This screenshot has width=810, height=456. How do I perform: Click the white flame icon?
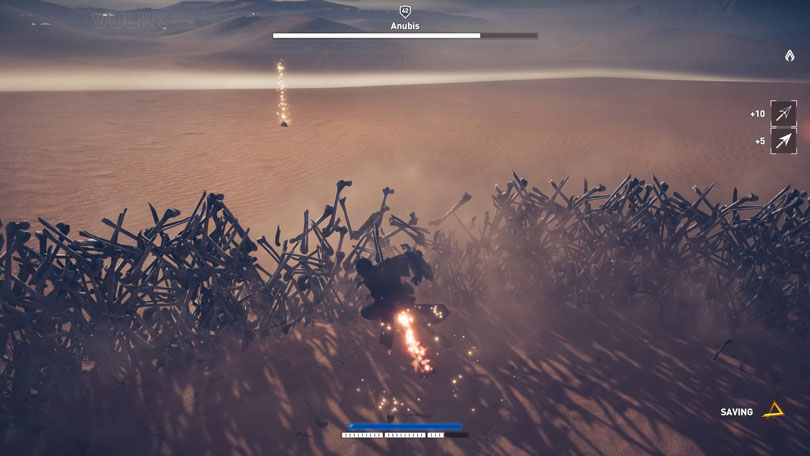click(x=789, y=56)
